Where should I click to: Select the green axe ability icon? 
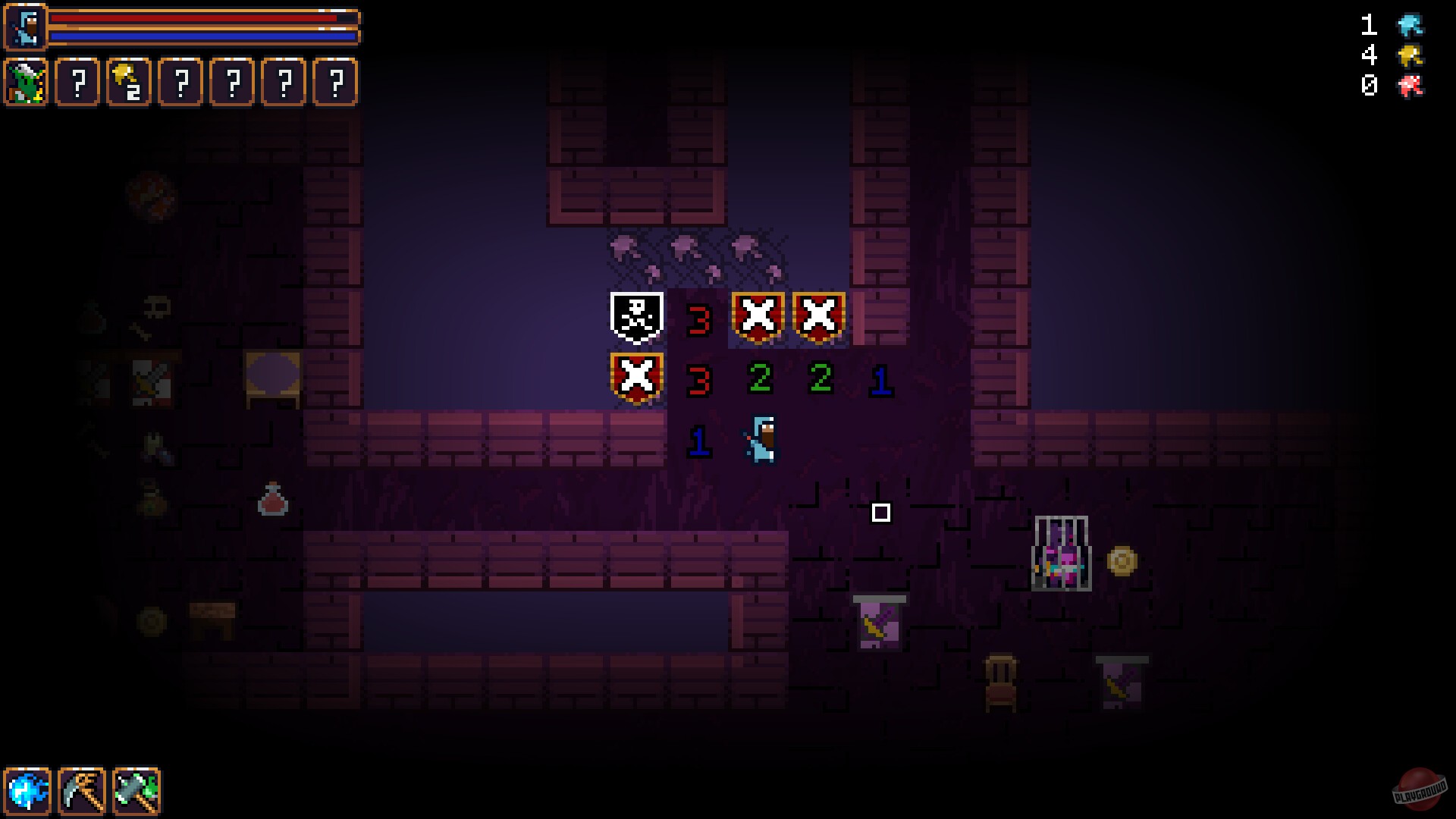click(x=135, y=790)
